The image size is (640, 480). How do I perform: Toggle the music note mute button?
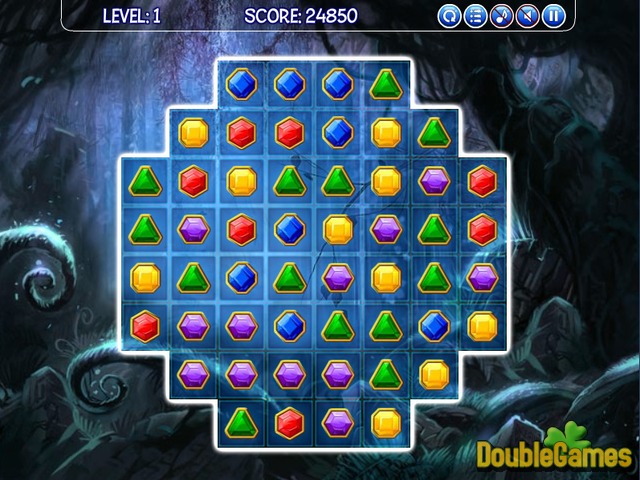pos(502,16)
